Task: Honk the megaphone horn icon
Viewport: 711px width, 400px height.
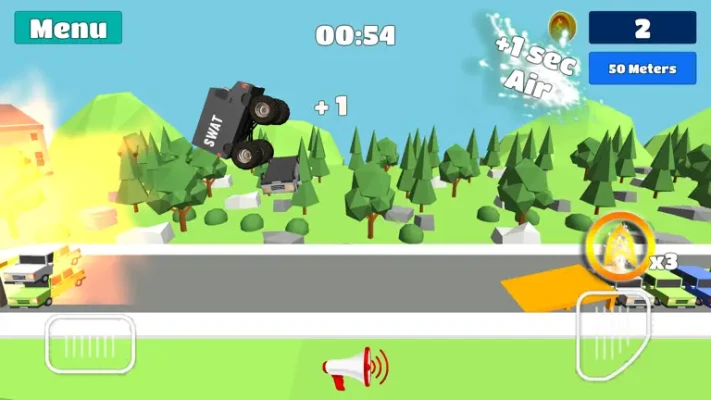Action: [x=354, y=368]
